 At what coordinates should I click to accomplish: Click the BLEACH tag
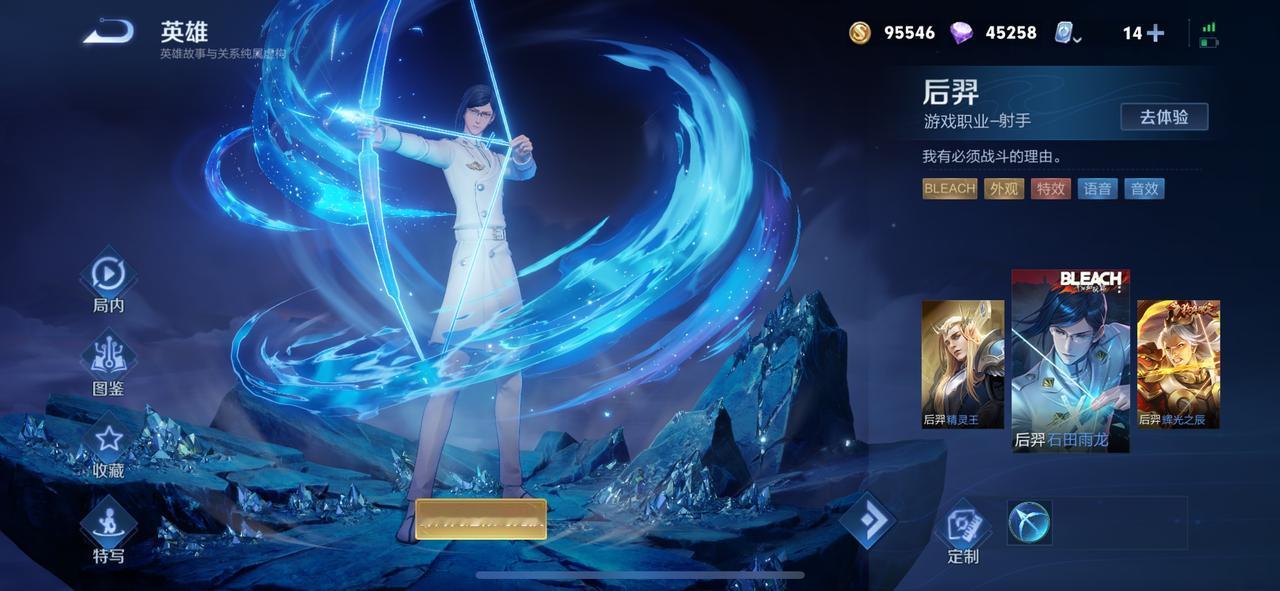(x=949, y=189)
